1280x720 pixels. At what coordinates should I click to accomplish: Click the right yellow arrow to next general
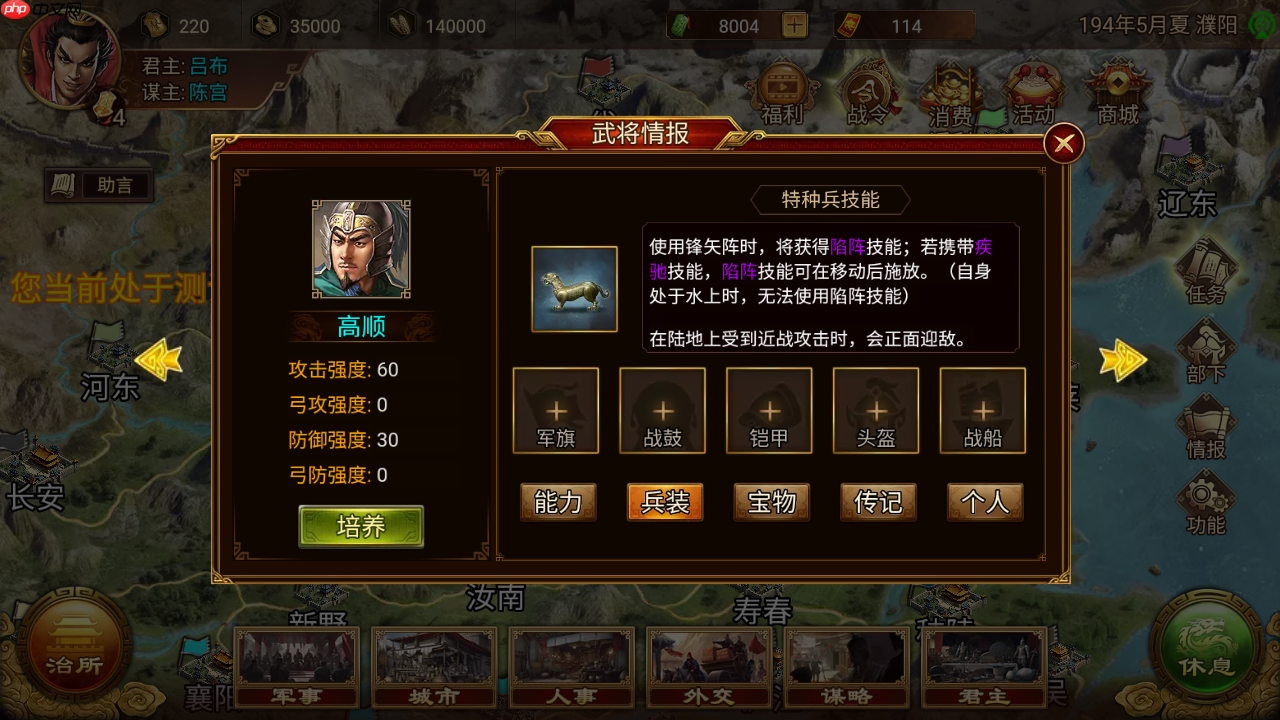pyautogui.click(x=1124, y=360)
